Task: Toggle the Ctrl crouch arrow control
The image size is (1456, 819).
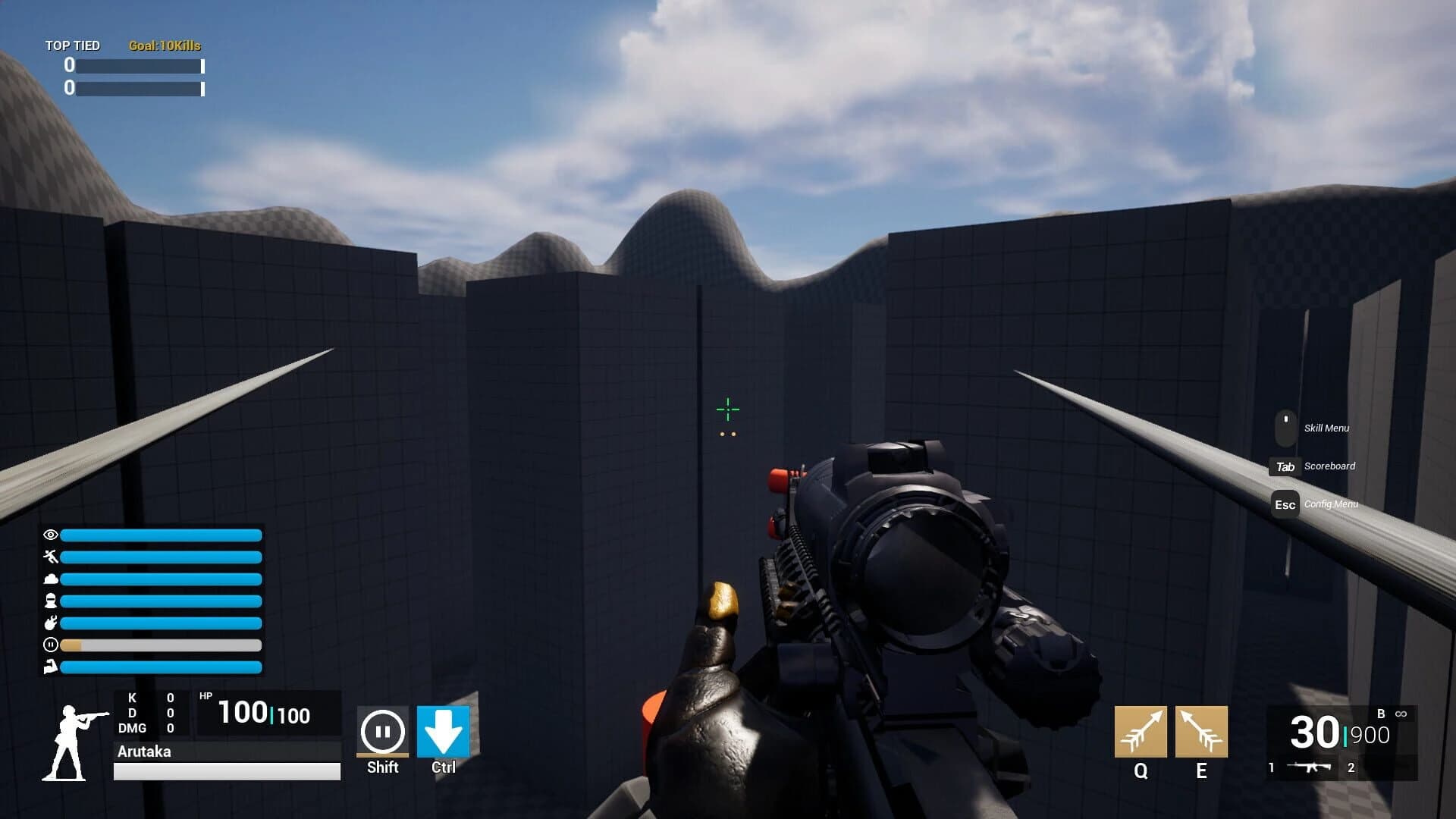Action: click(442, 730)
